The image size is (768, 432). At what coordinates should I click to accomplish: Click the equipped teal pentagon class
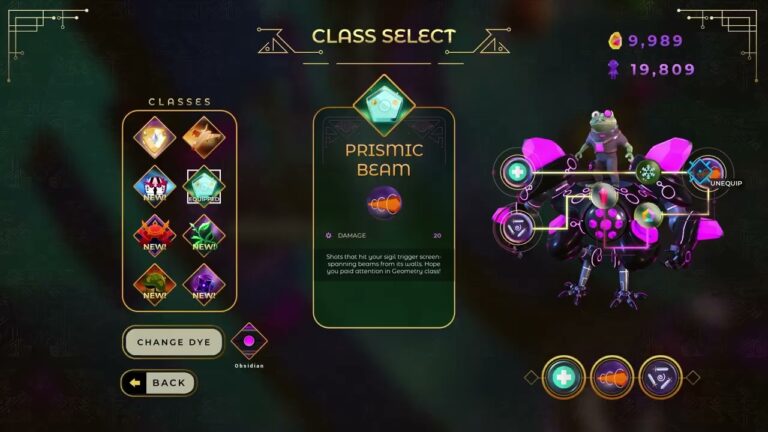coord(203,186)
